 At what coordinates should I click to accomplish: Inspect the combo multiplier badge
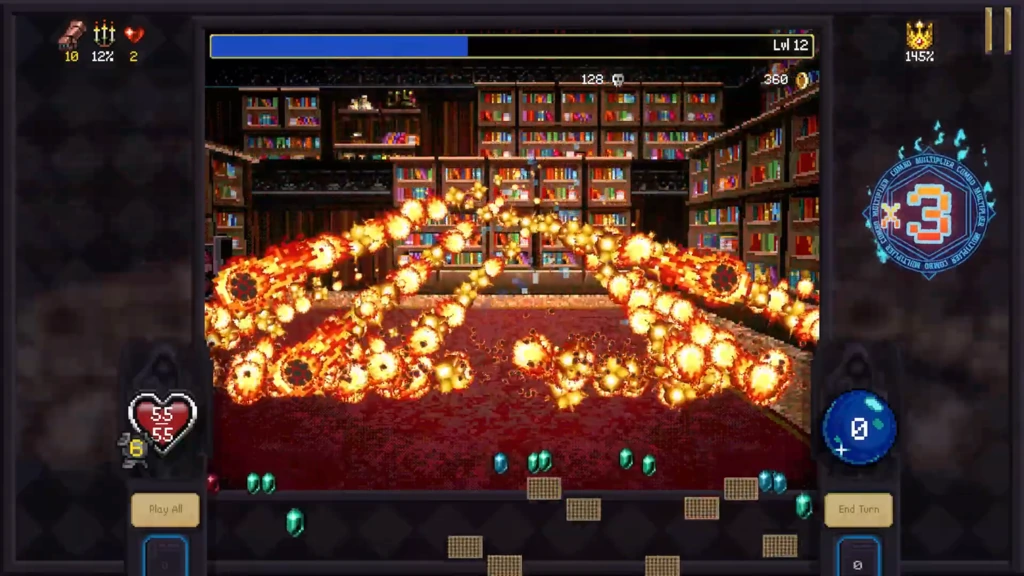coord(928,213)
